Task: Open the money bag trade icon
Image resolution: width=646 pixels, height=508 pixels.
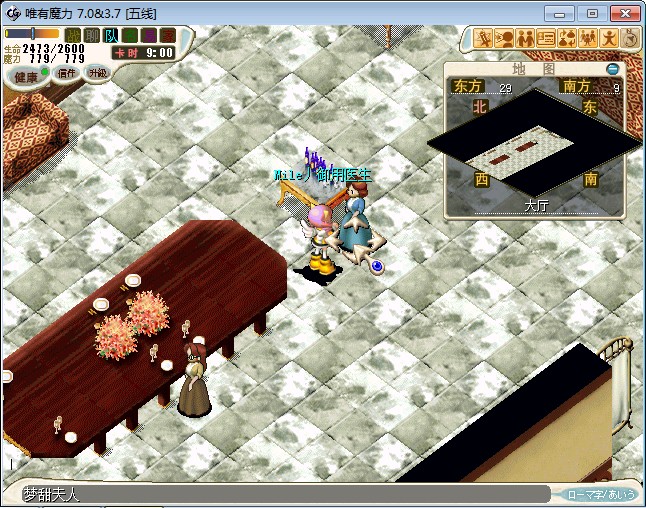Action: (x=568, y=39)
